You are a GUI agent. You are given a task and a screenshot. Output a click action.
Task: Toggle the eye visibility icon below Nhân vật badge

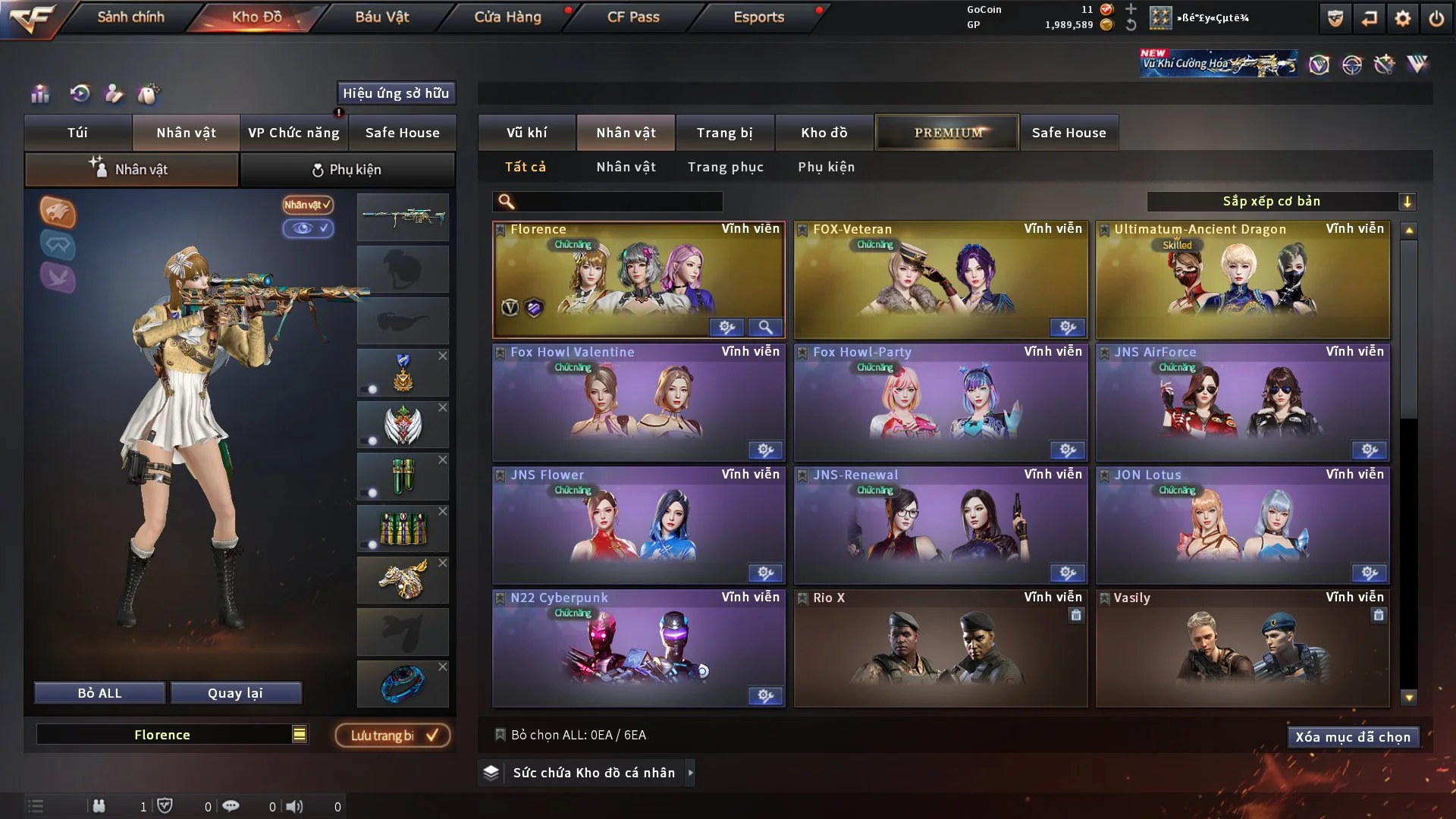(x=309, y=228)
